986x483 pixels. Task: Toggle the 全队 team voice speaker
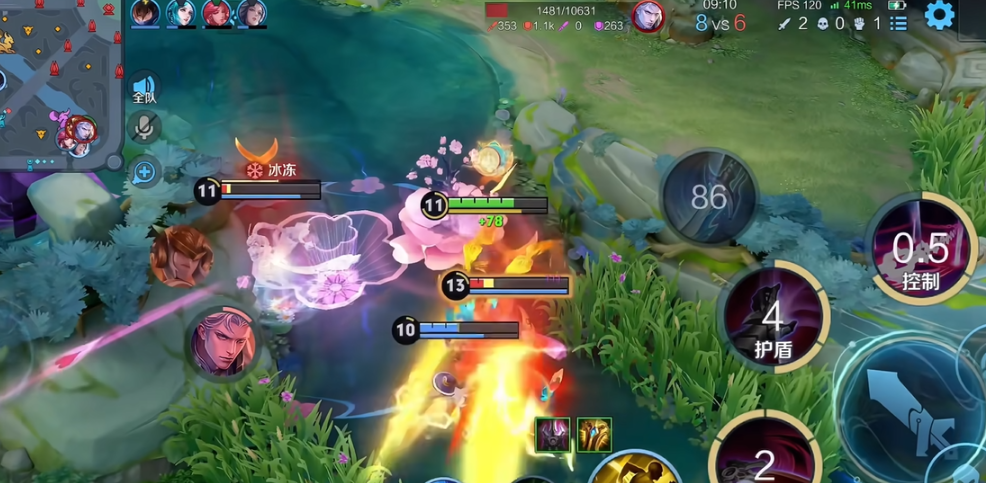click(x=144, y=89)
